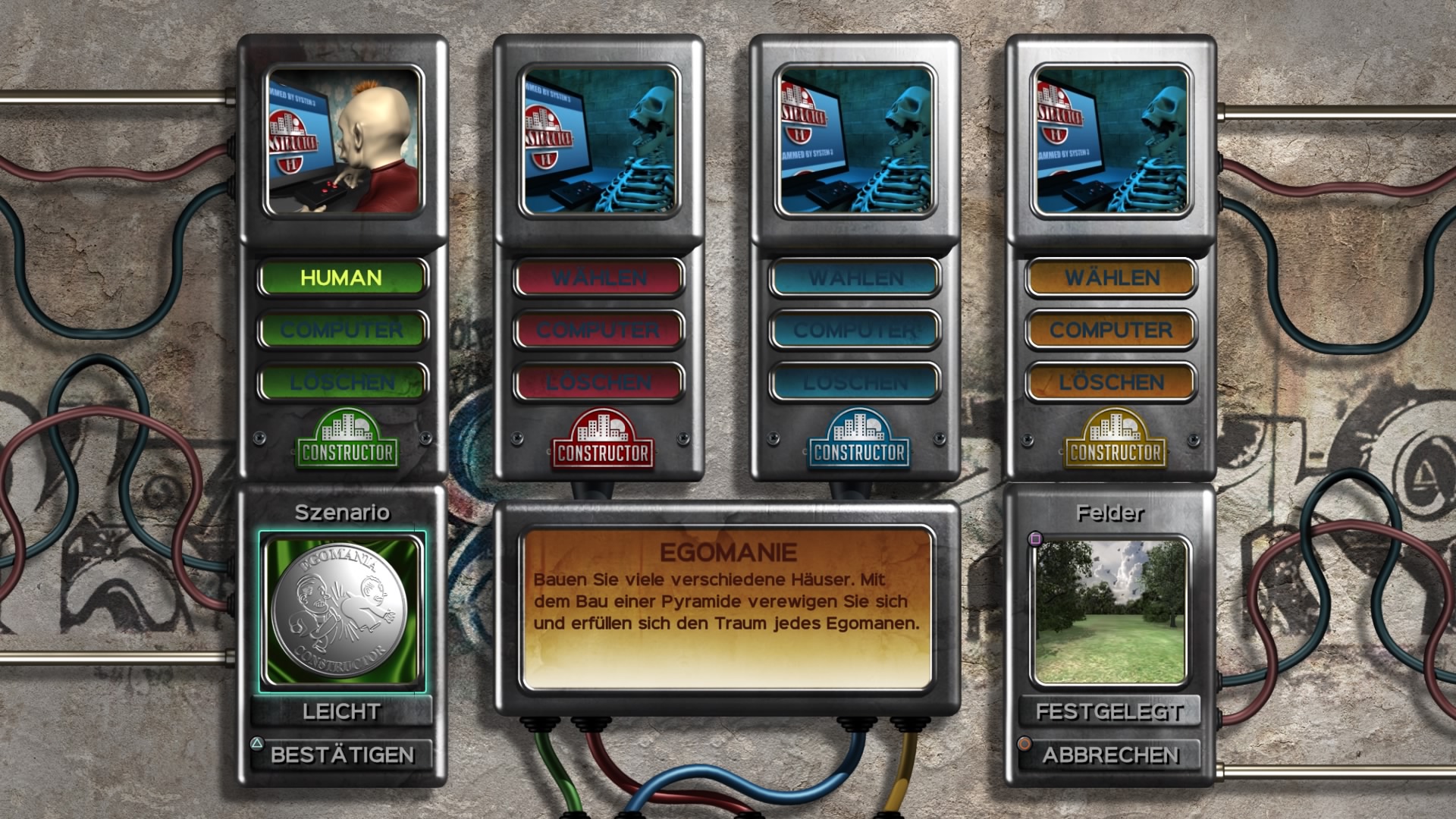Select the Egomania silver coin scenario
Viewport: 1456px width, 819px height.
coord(342,611)
